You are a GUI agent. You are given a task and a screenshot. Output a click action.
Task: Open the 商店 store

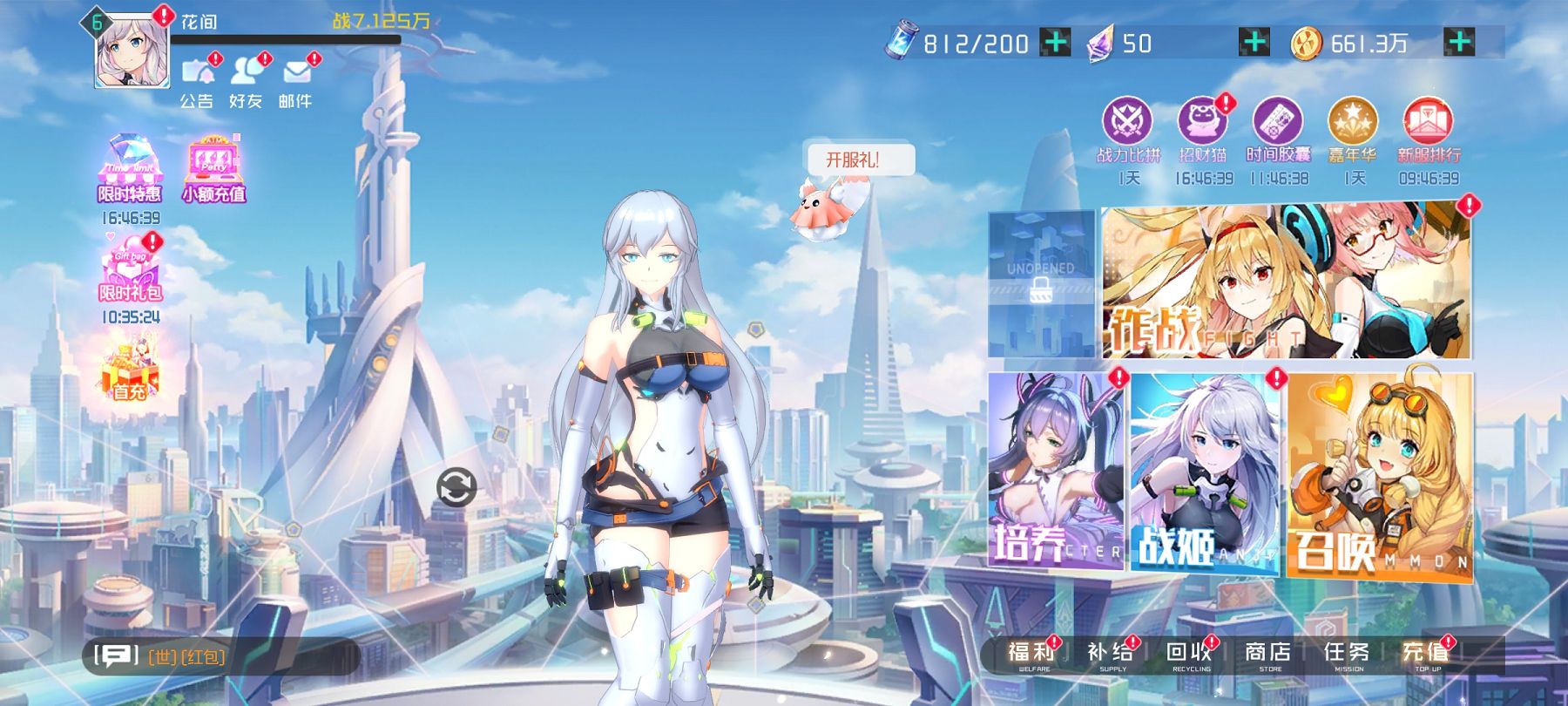(x=1268, y=655)
